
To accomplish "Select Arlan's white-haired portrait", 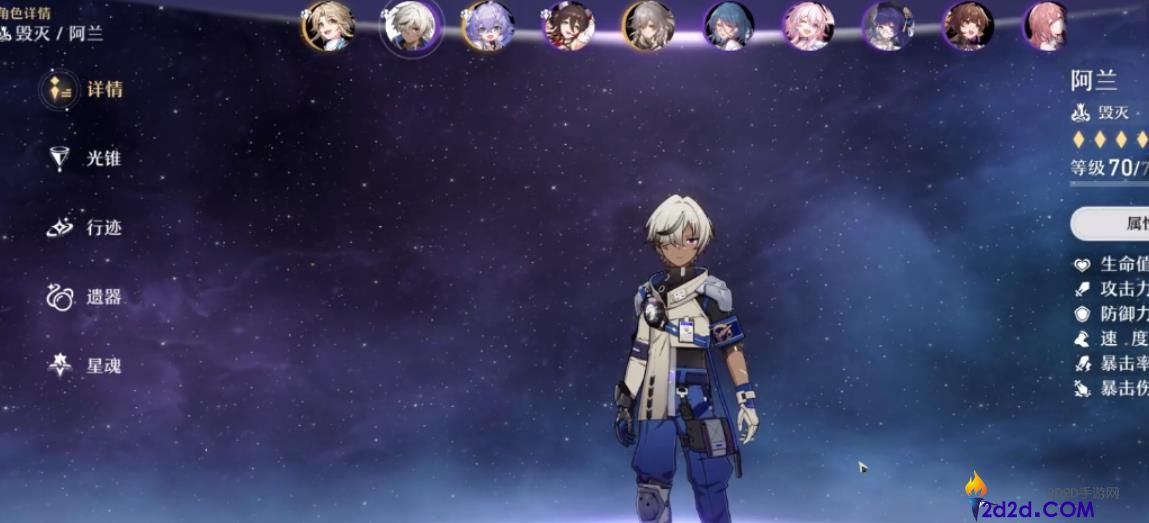I will point(411,26).
